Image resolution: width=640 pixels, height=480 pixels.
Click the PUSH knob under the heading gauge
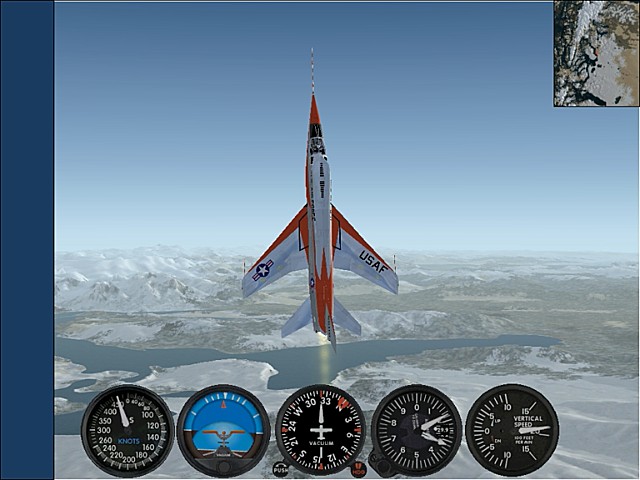click(x=280, y=469)
